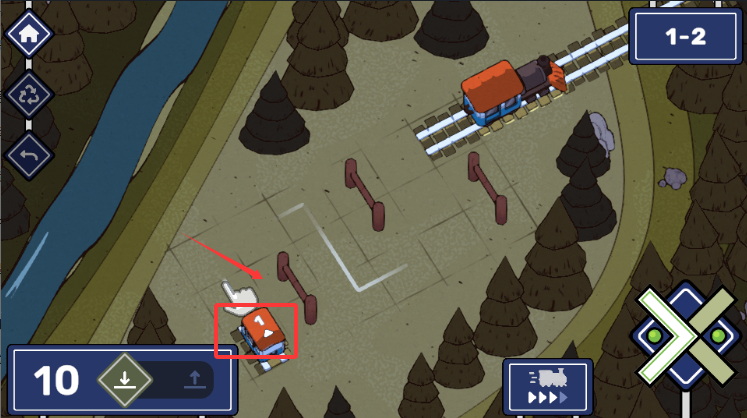Restart the level with the recycle arrows button

point(29,95)
